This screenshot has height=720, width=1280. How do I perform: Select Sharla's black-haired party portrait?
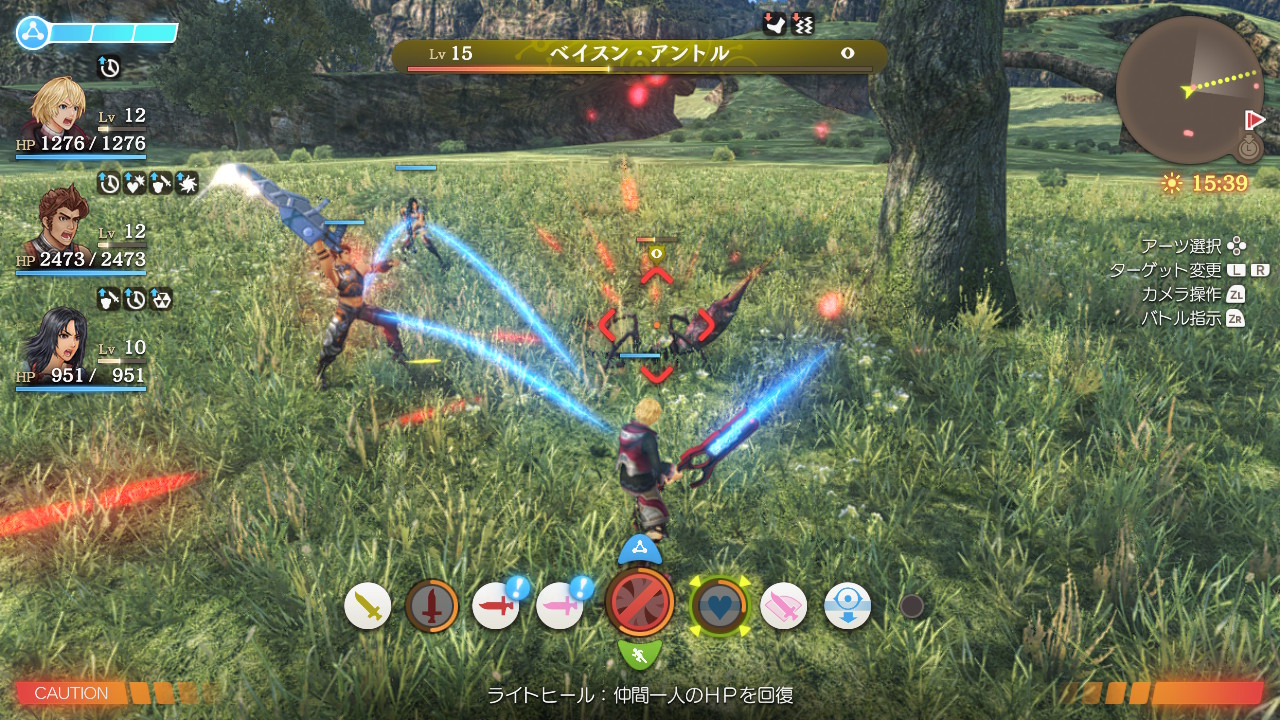tap(58, 340)
